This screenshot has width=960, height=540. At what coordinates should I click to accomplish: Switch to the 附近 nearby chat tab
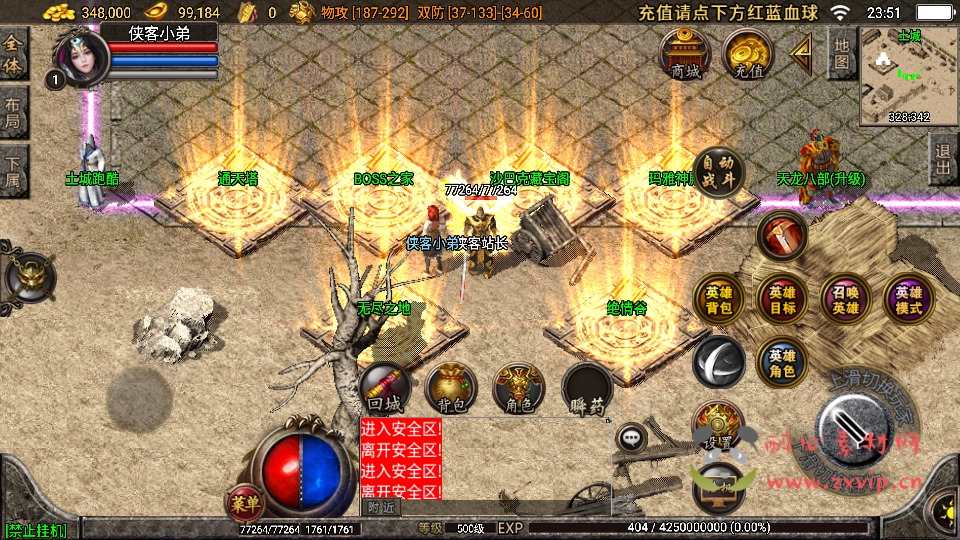[x=380, y=507]
